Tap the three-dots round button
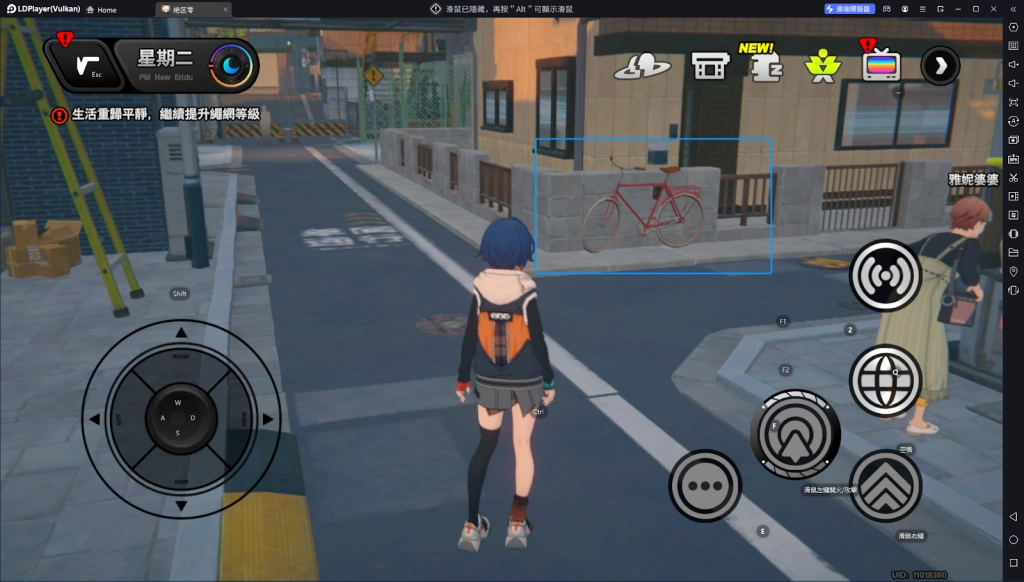The width and height of the screenshot is (1024, 582). [705, 486]
